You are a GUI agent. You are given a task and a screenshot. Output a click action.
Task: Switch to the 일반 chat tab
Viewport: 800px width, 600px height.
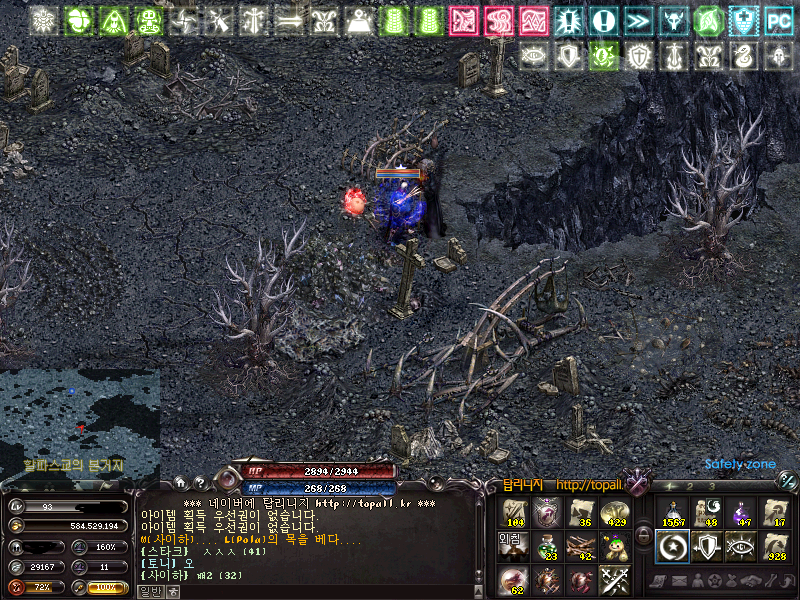click(x=148, y=591)
